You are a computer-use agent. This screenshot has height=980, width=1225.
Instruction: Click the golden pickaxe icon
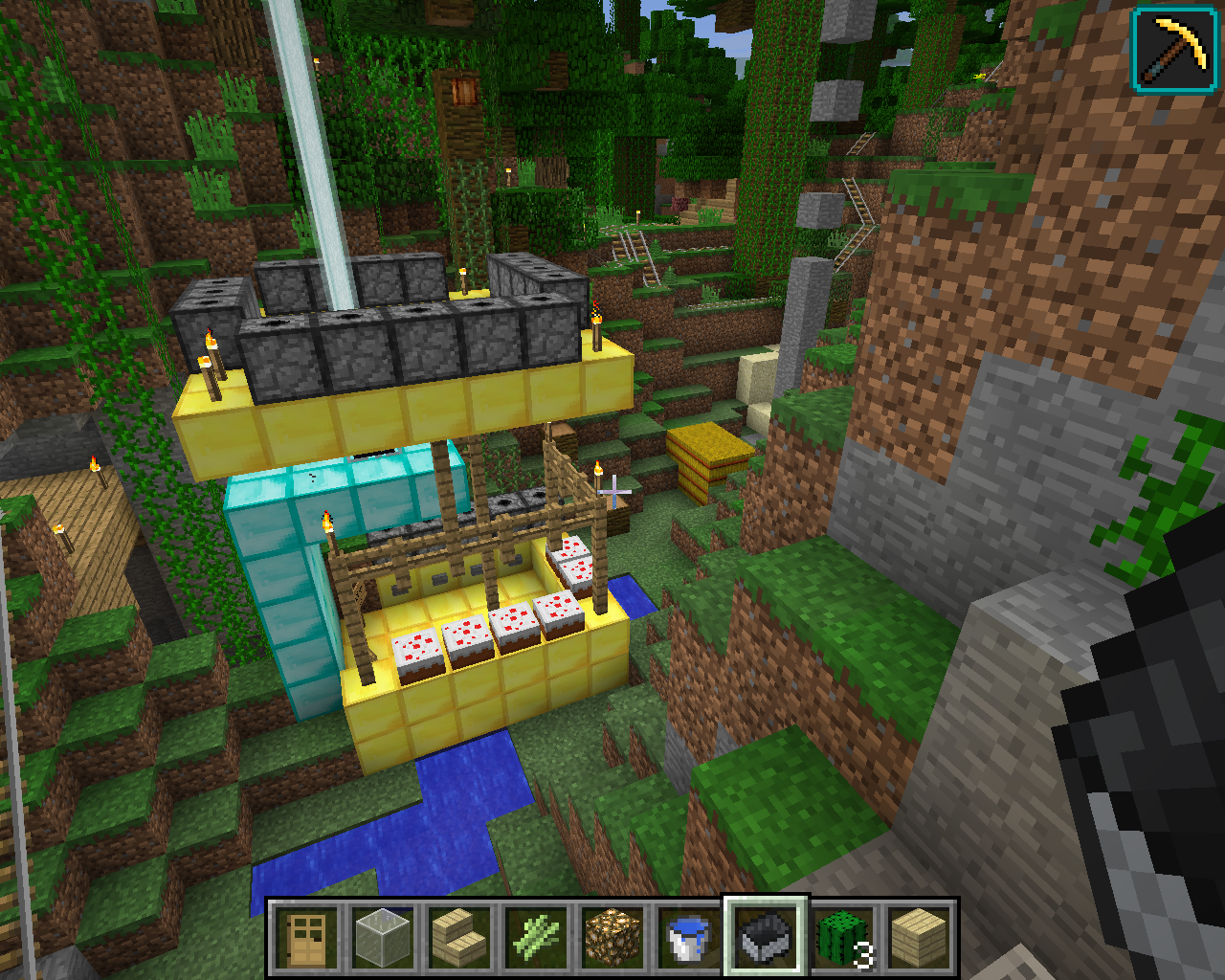(x=1175, y=49)
